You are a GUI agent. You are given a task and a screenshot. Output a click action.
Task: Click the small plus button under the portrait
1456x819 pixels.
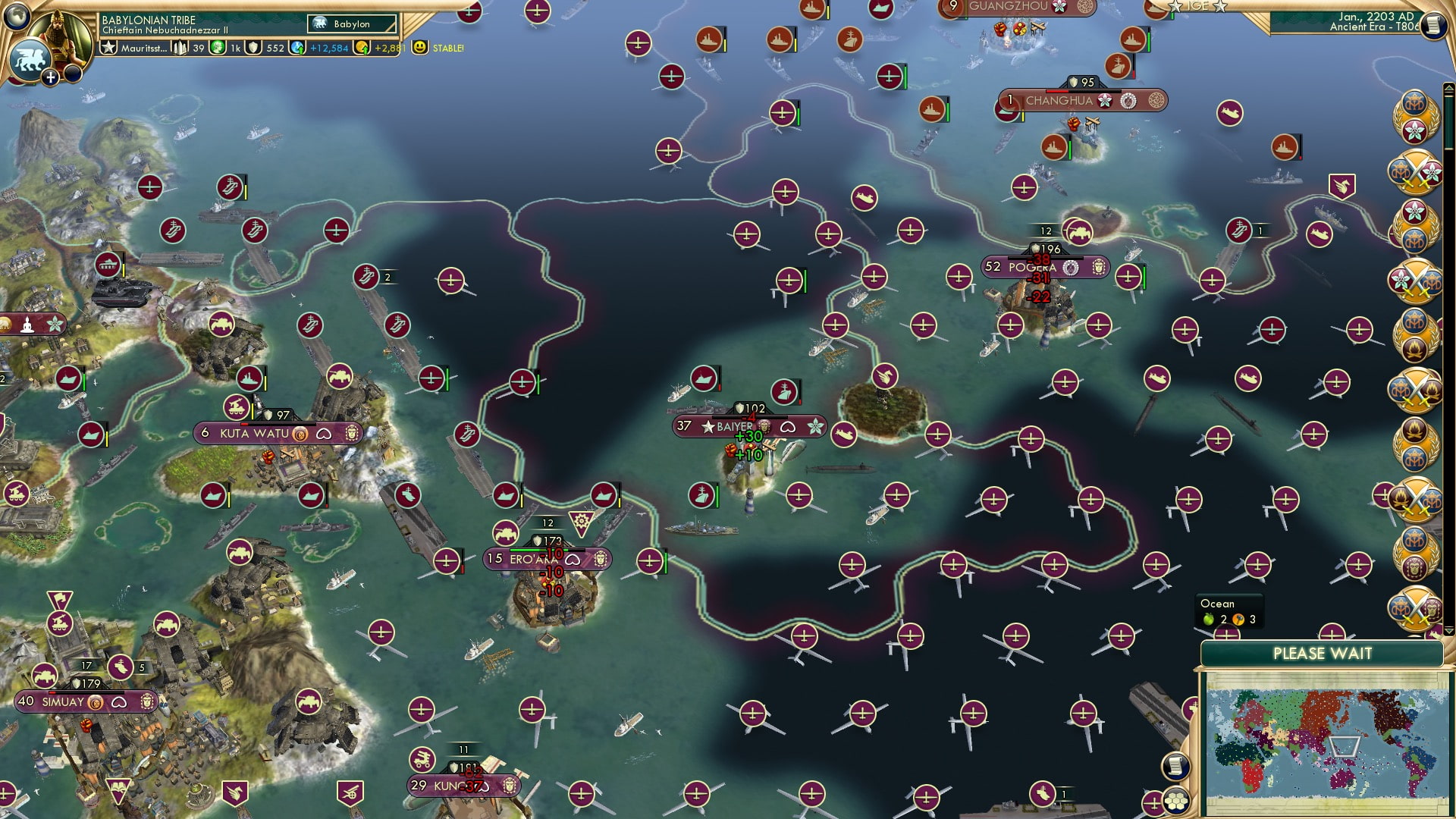tap(50, 77)
